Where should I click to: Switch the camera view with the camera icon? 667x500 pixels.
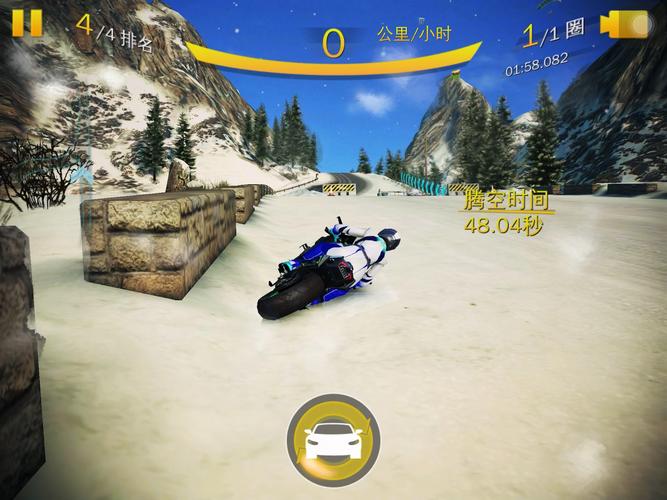coord(626,25)
